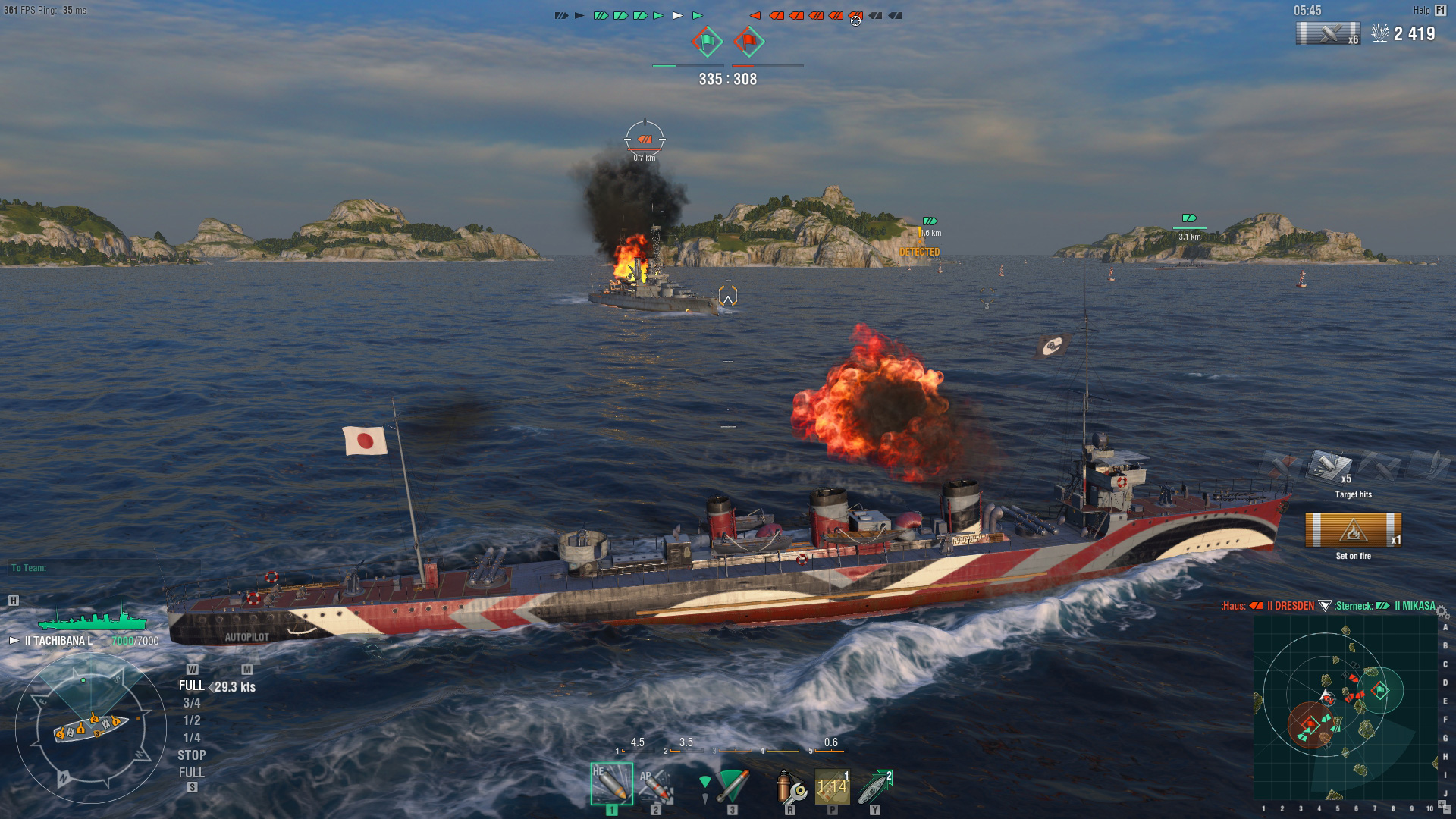Image resolution: width=1456 pixels, height=819 pixels.
Task: Click the Set on fire achievement ribbon
Action: 1353,530
